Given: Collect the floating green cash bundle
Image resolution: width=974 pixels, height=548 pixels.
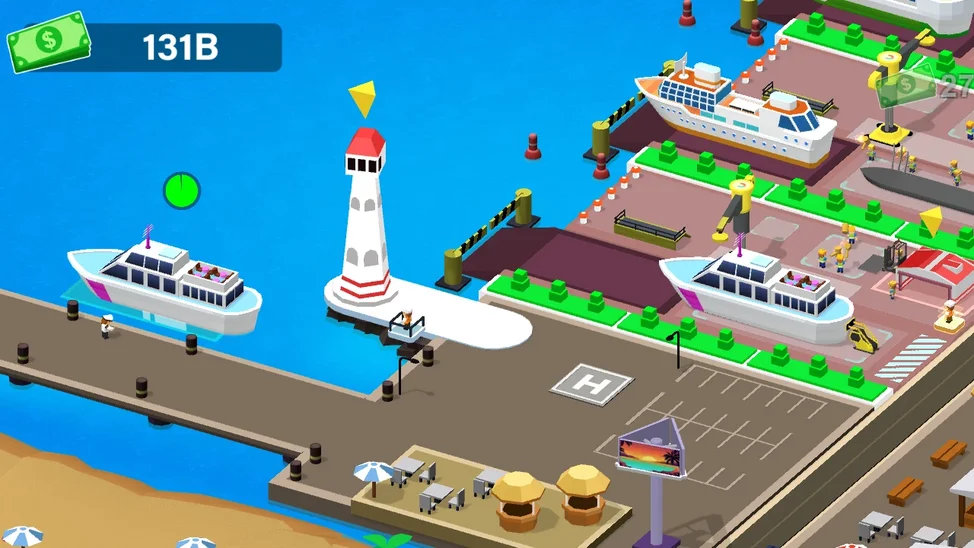Looking at the screenshot, I should pyautogui.click(x=904, y=86).
